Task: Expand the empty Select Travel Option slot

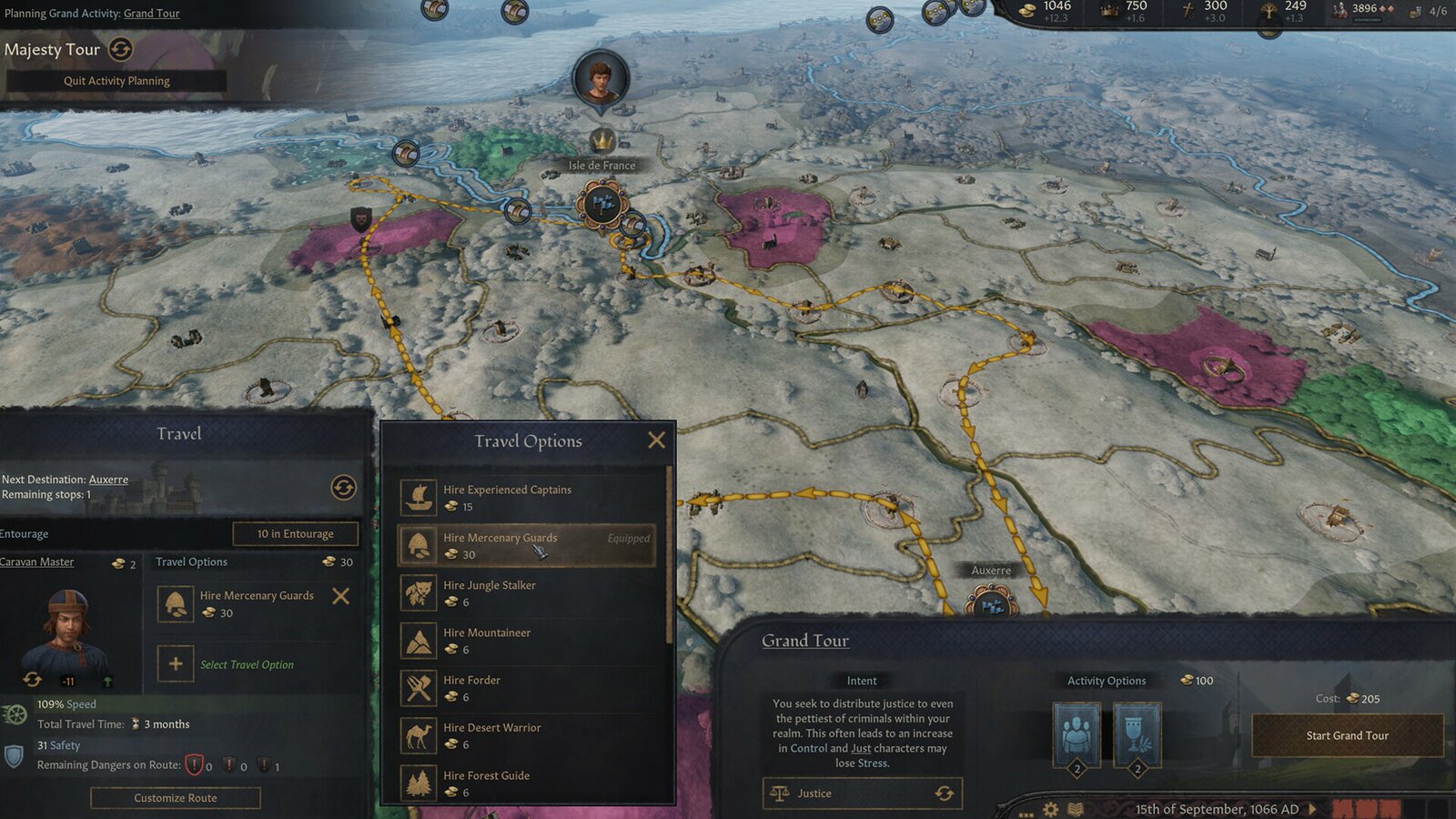Action: click(175, 664)
